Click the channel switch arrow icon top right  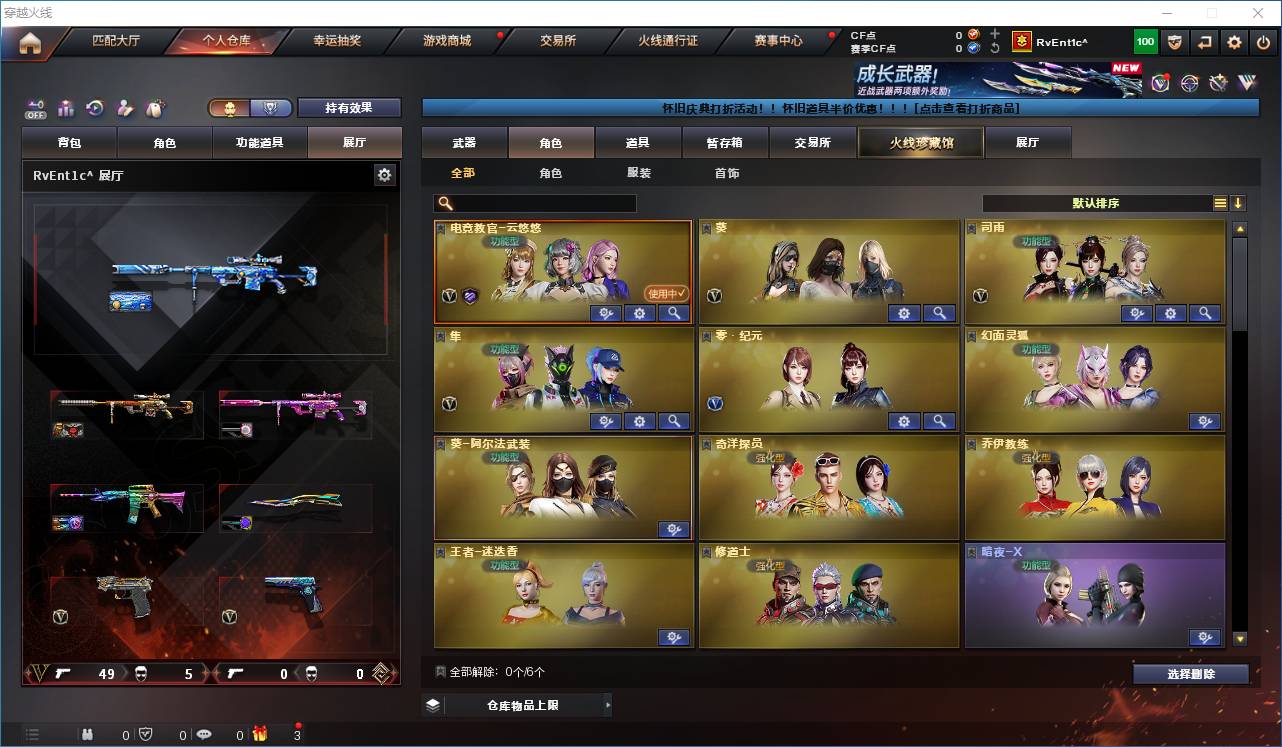pyautogui.click(x=1205, y=43)
